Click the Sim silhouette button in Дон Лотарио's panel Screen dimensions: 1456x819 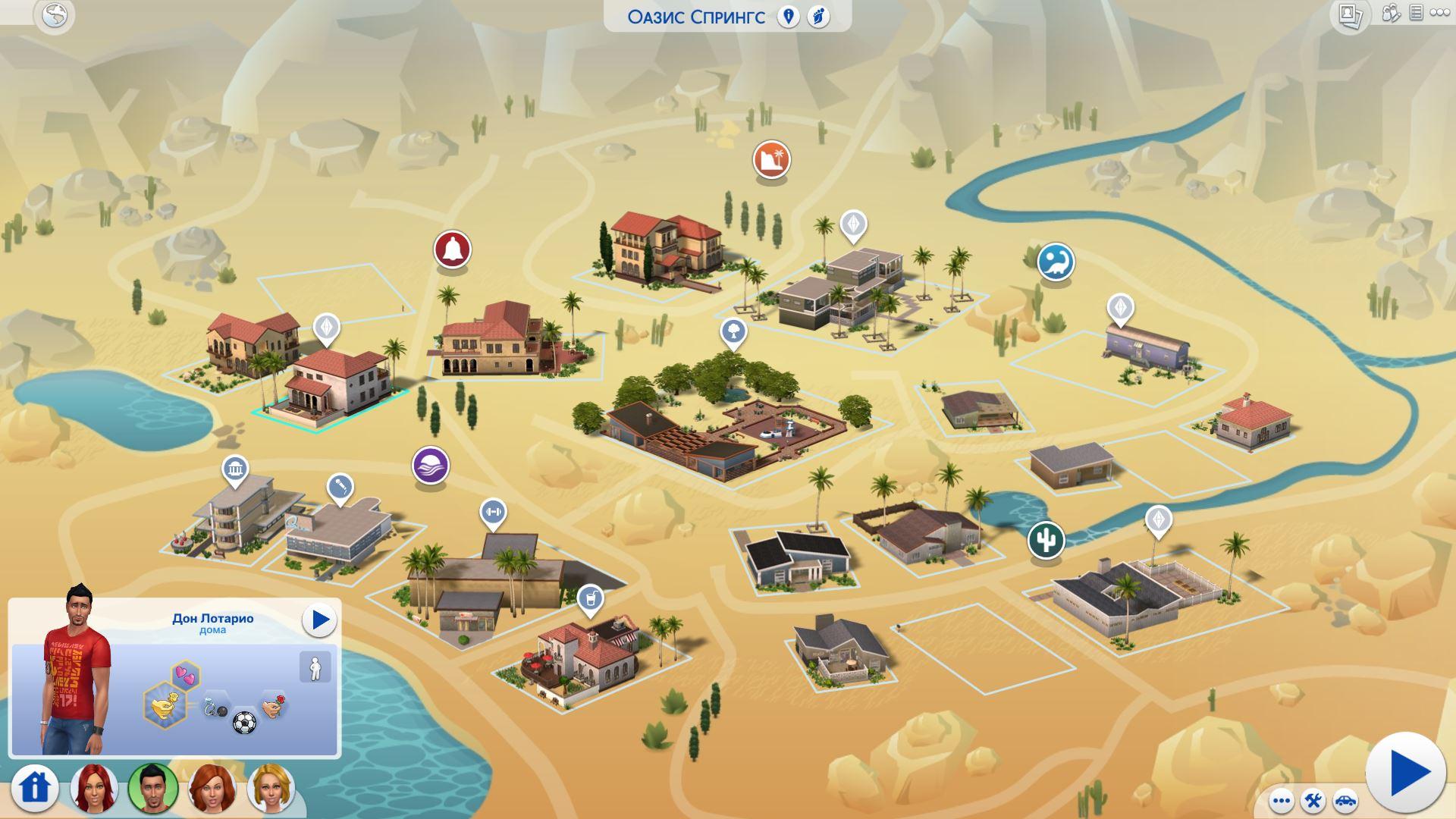pos(315,668)
